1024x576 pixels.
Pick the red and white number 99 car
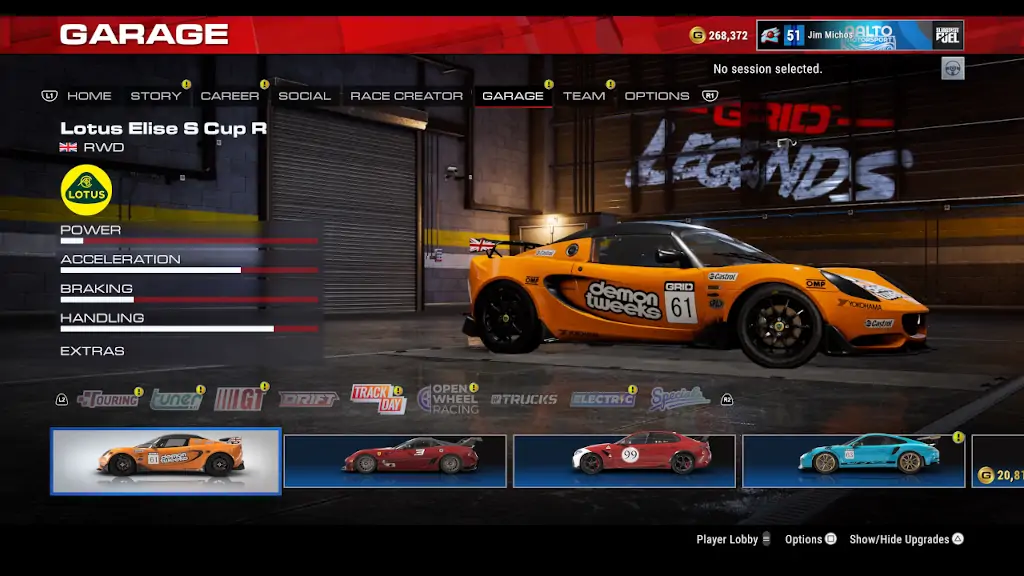pyautogui.click(x=624, y=461)
